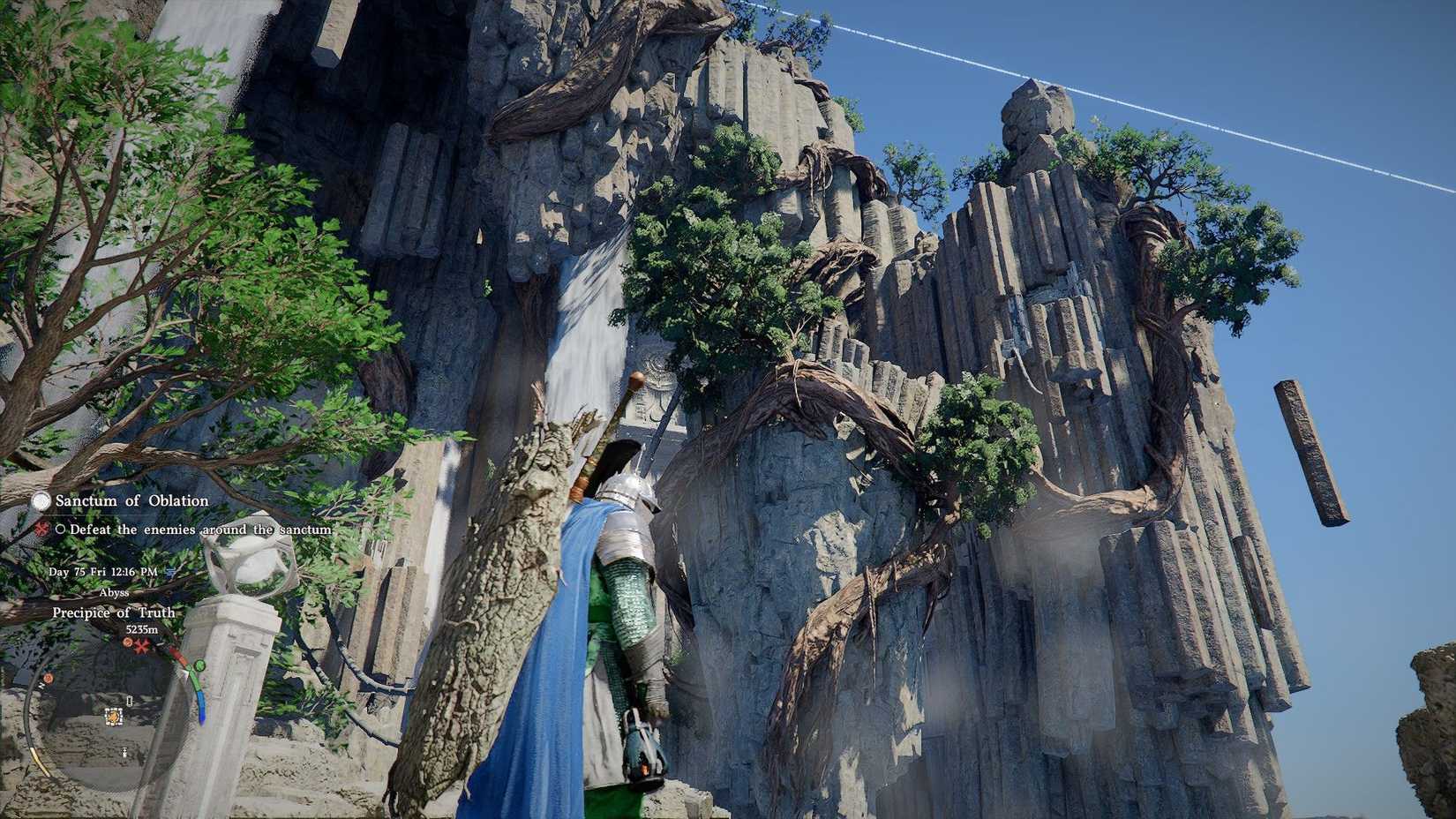Screen dimensions: 1456x819
Task: Click the red X destination marker above the minimap
Action: (x=139, y=646)
